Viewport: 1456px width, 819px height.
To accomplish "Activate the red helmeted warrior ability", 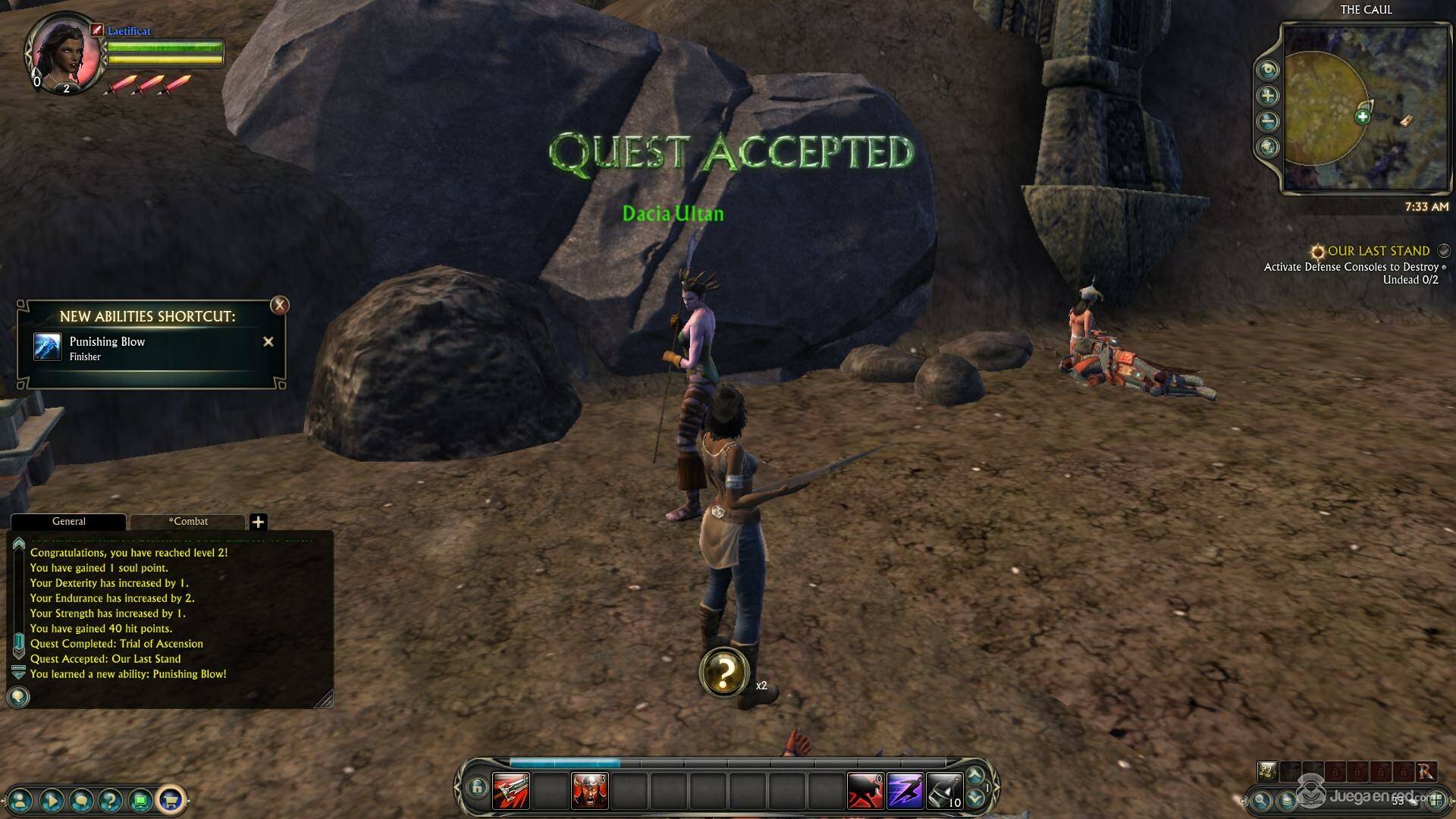I will [x=589, y=791].
